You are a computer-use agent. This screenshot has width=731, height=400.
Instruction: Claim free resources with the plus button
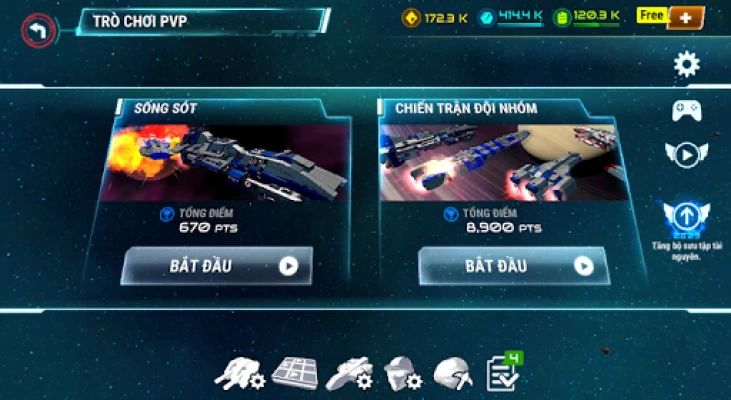click(x=685, y=17)
